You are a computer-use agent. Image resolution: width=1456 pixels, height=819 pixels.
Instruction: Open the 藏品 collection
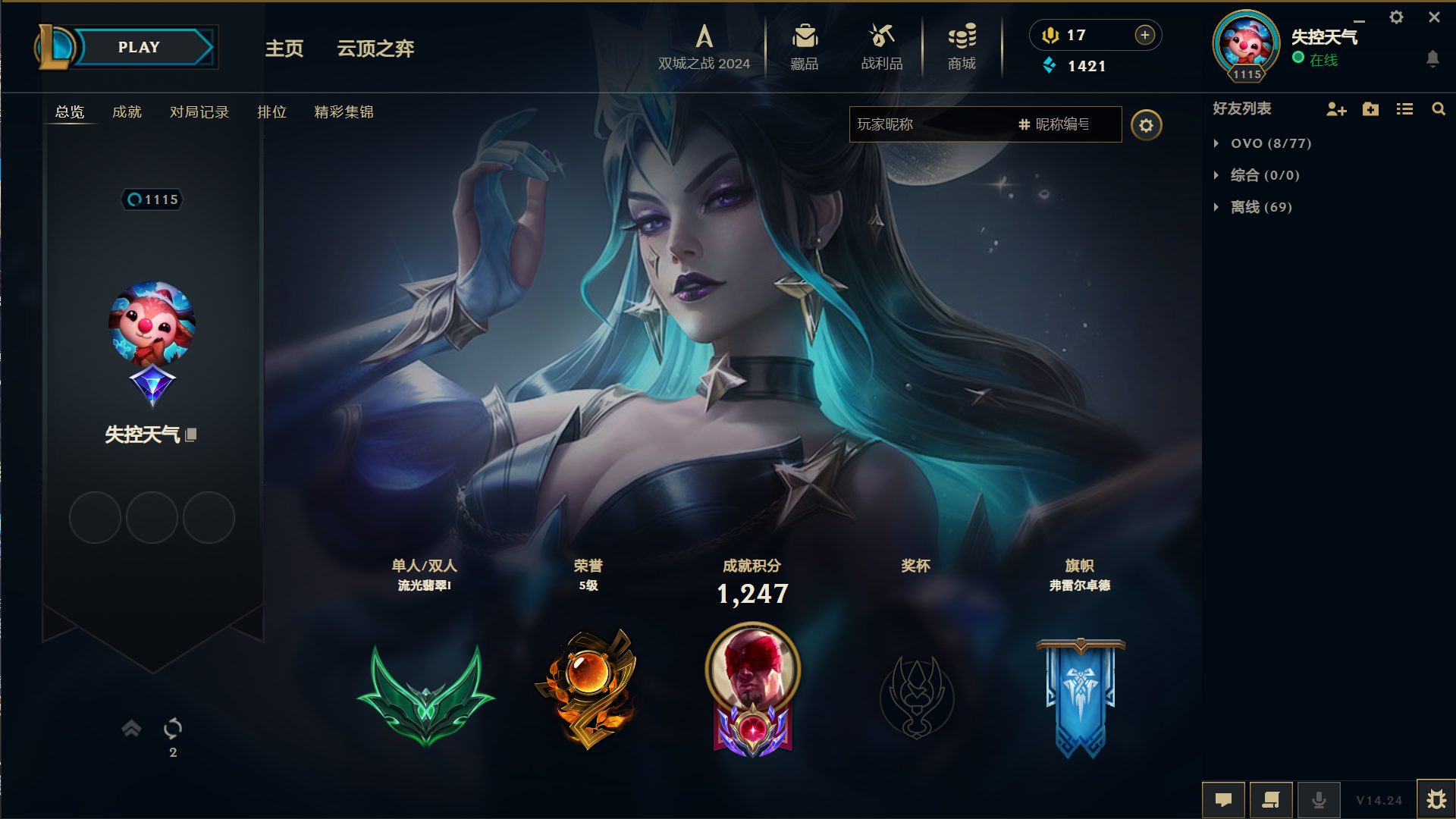click(x=805, y=48)
